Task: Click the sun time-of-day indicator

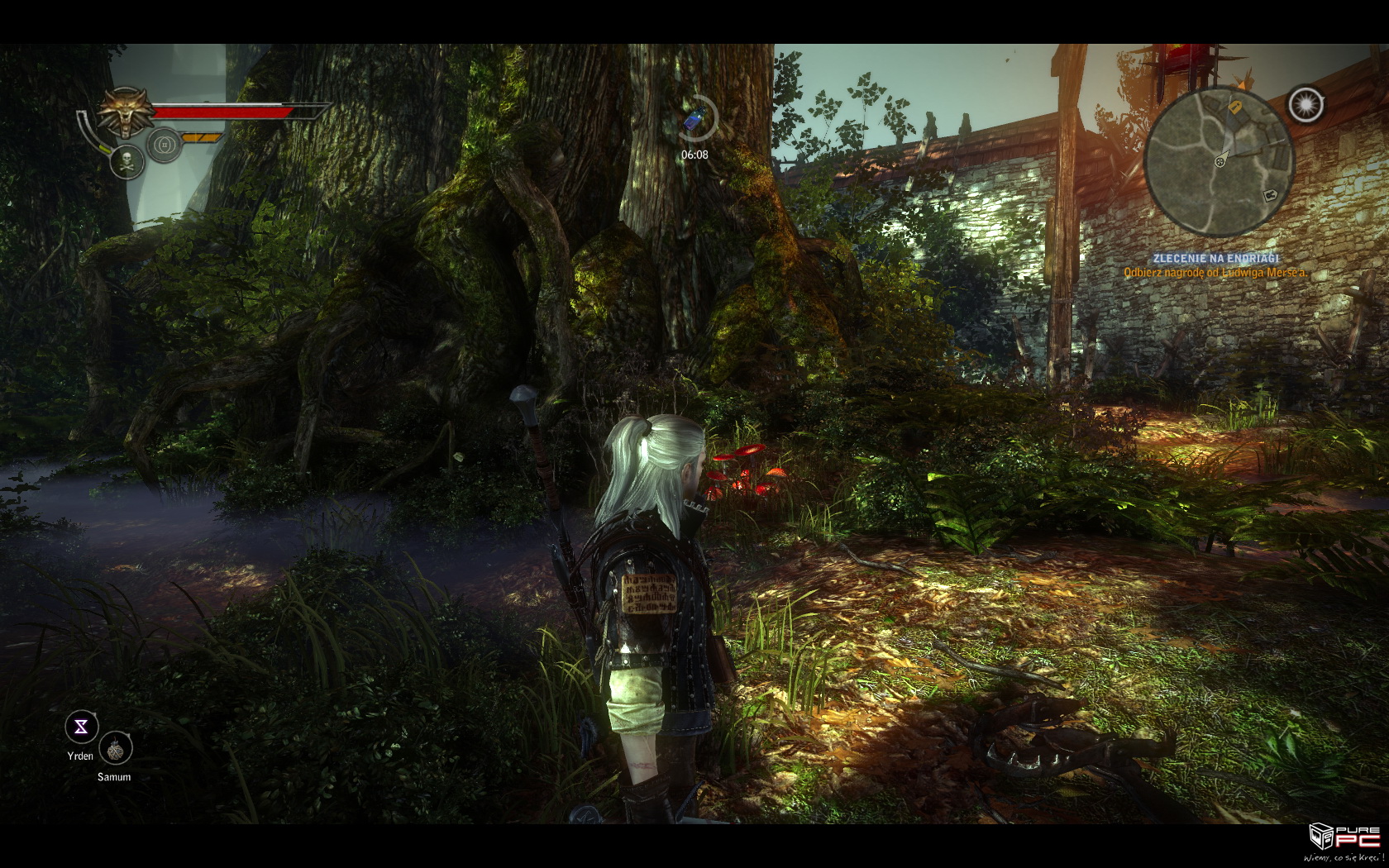Action: (1305, 105)
